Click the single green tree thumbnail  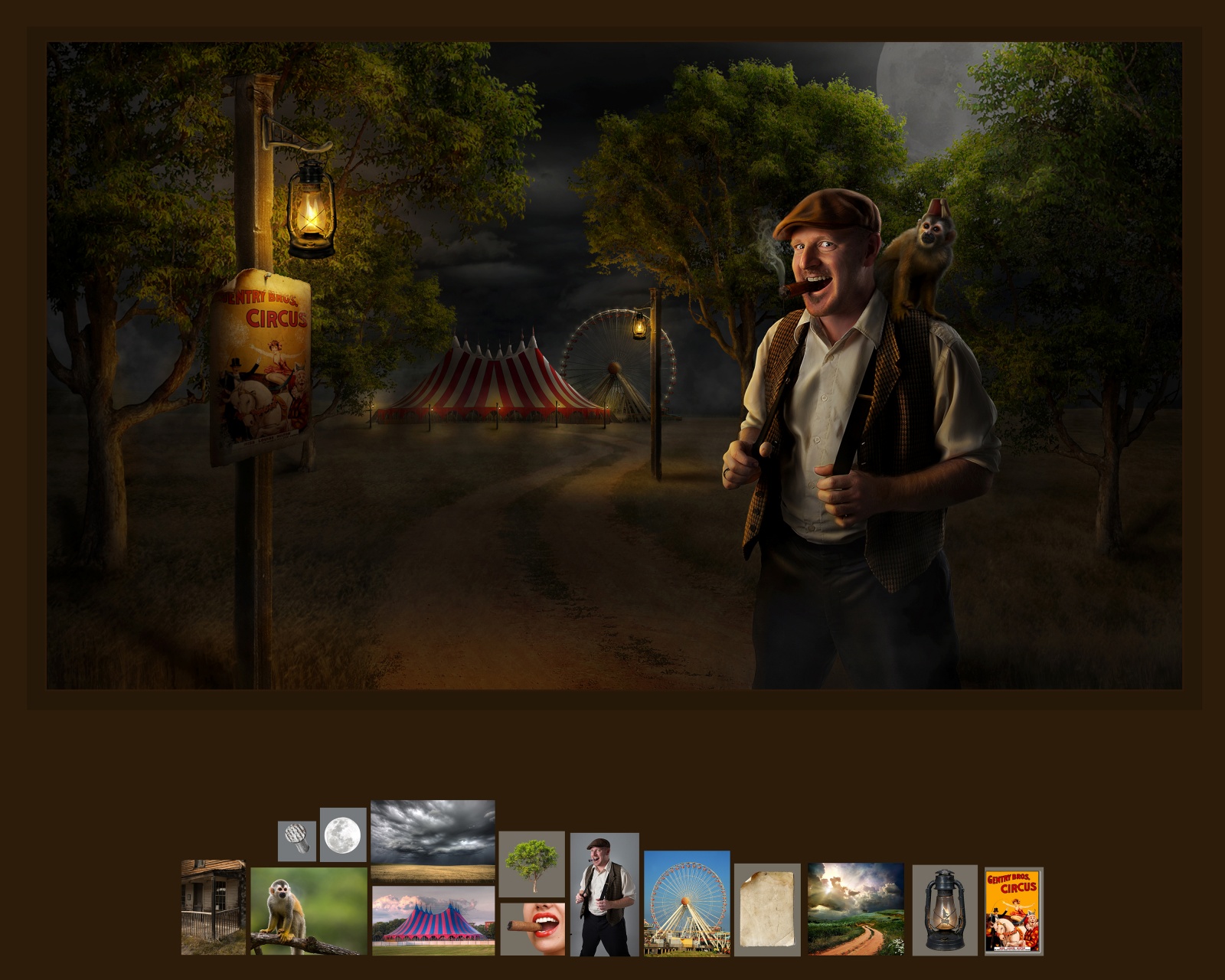(531, 864)
